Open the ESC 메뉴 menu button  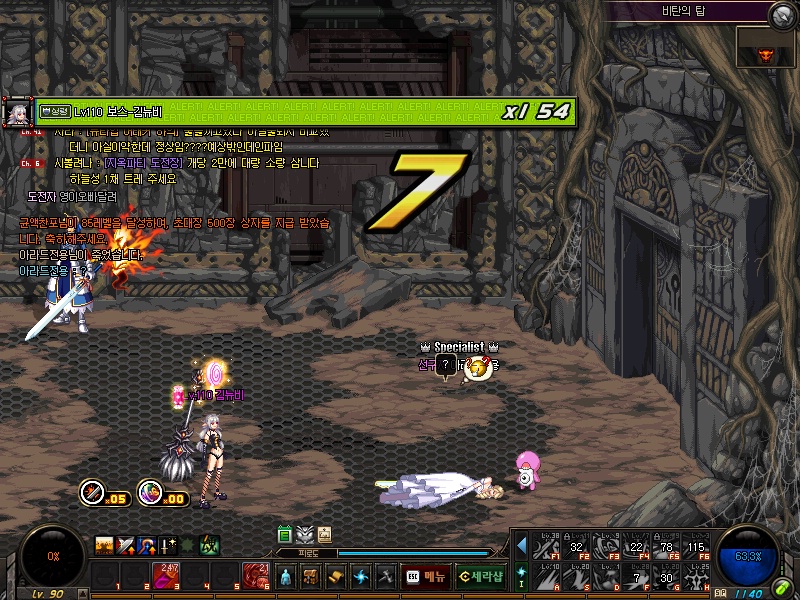click(x=426, y=576)
